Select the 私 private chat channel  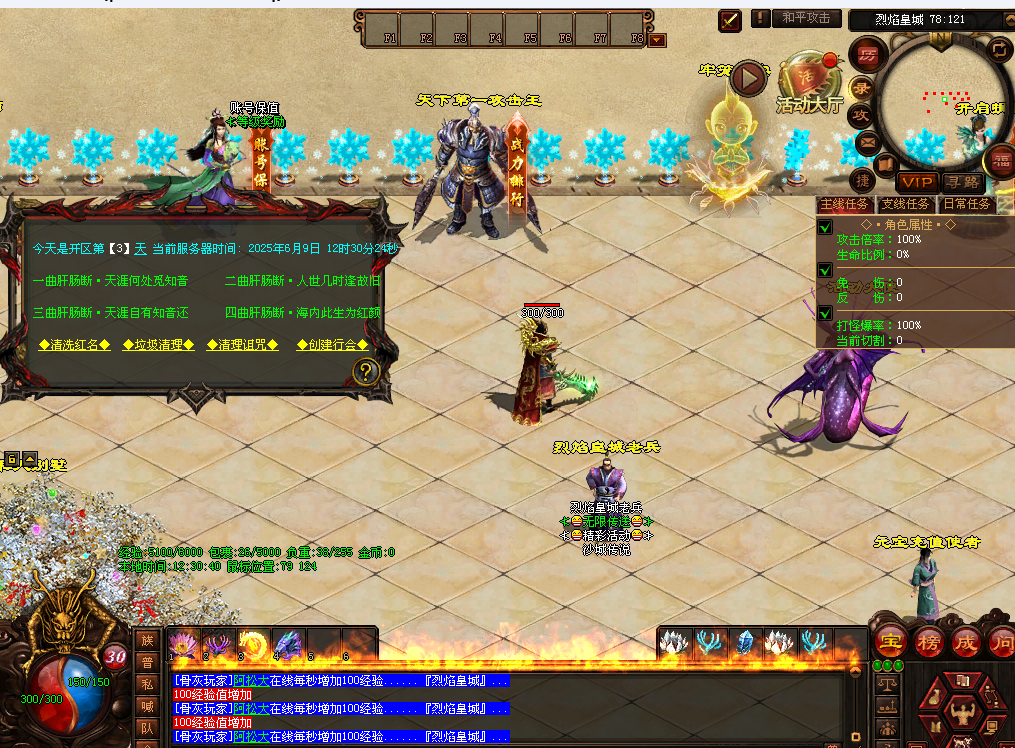(x=146, y=685)
